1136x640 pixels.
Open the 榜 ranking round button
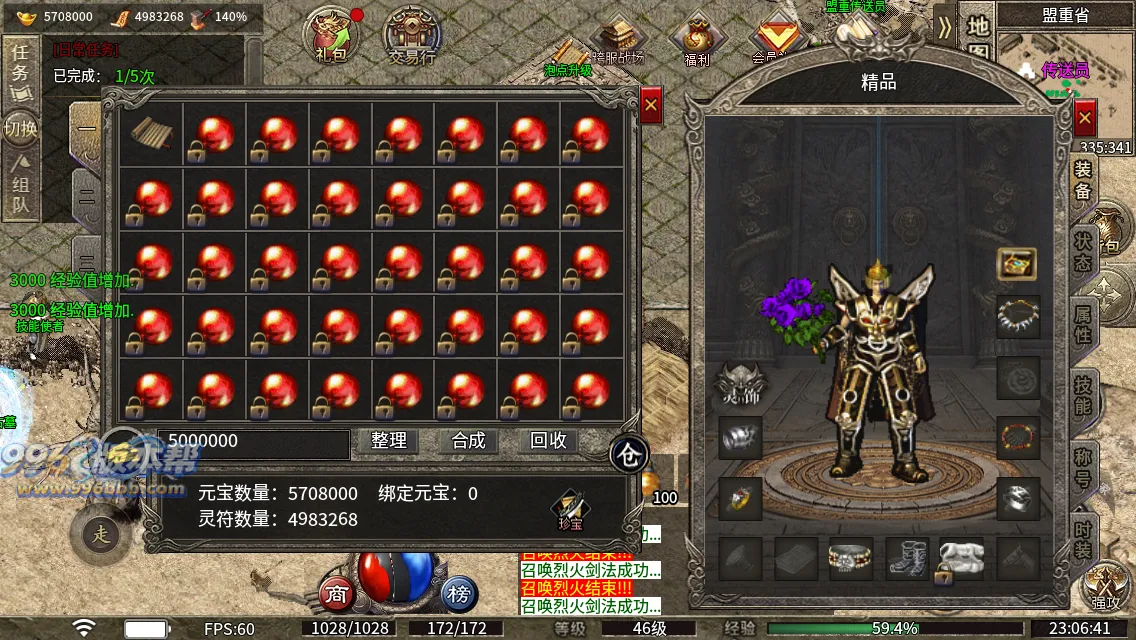click(x=458, y=594)
